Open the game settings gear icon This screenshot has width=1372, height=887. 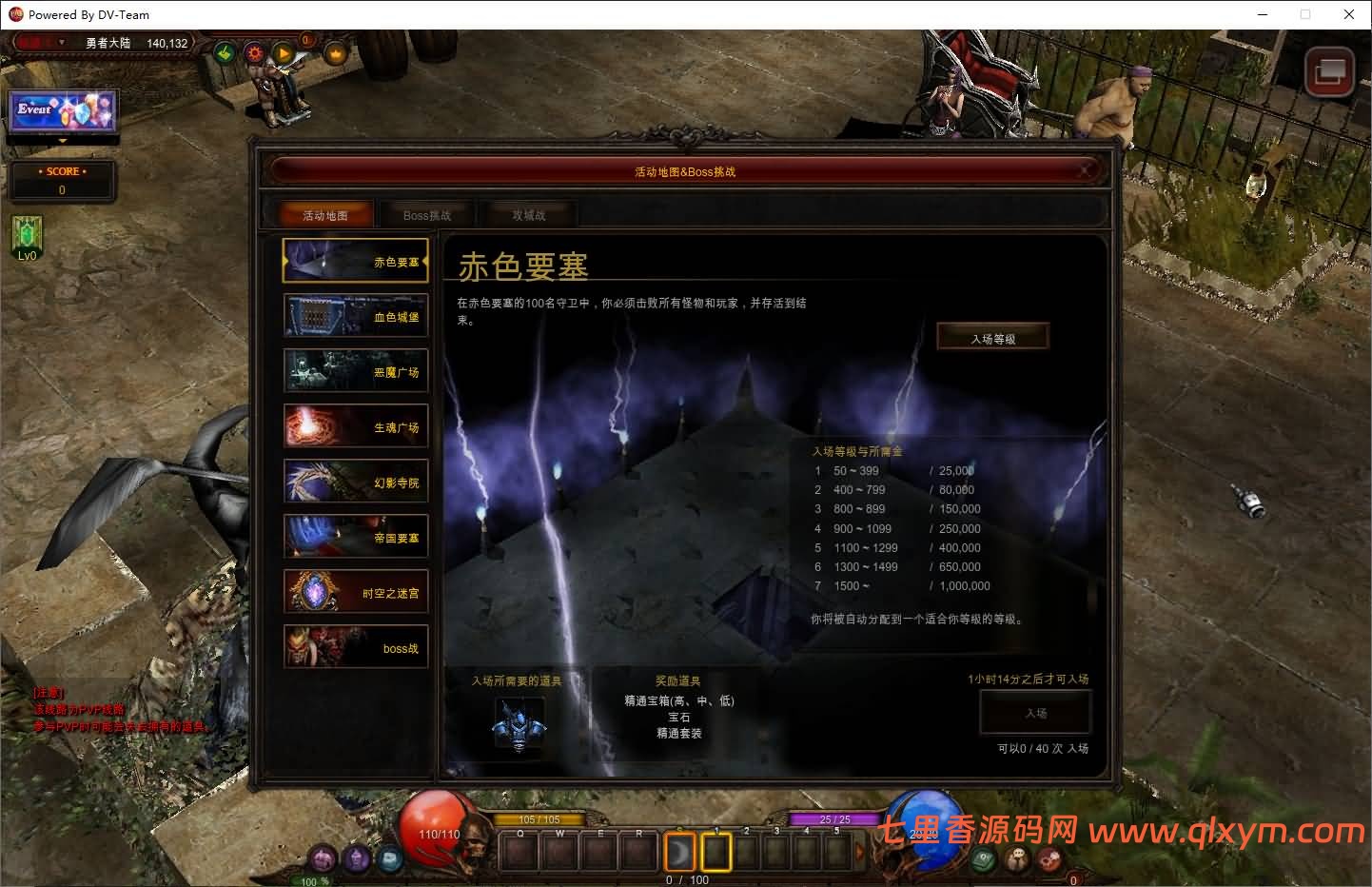pos(253,54)
